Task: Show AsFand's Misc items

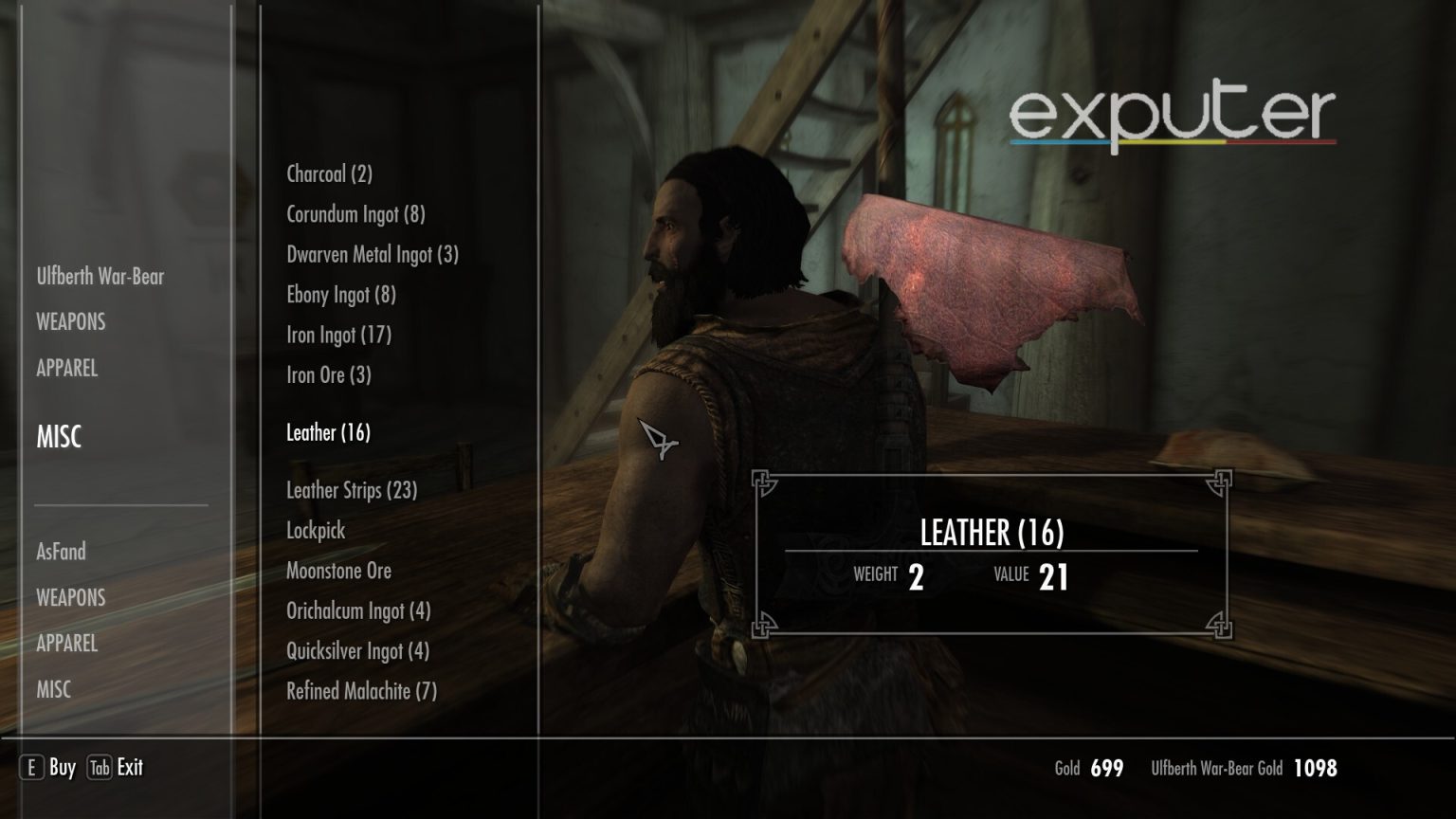Action: click(x=54, y=689)
